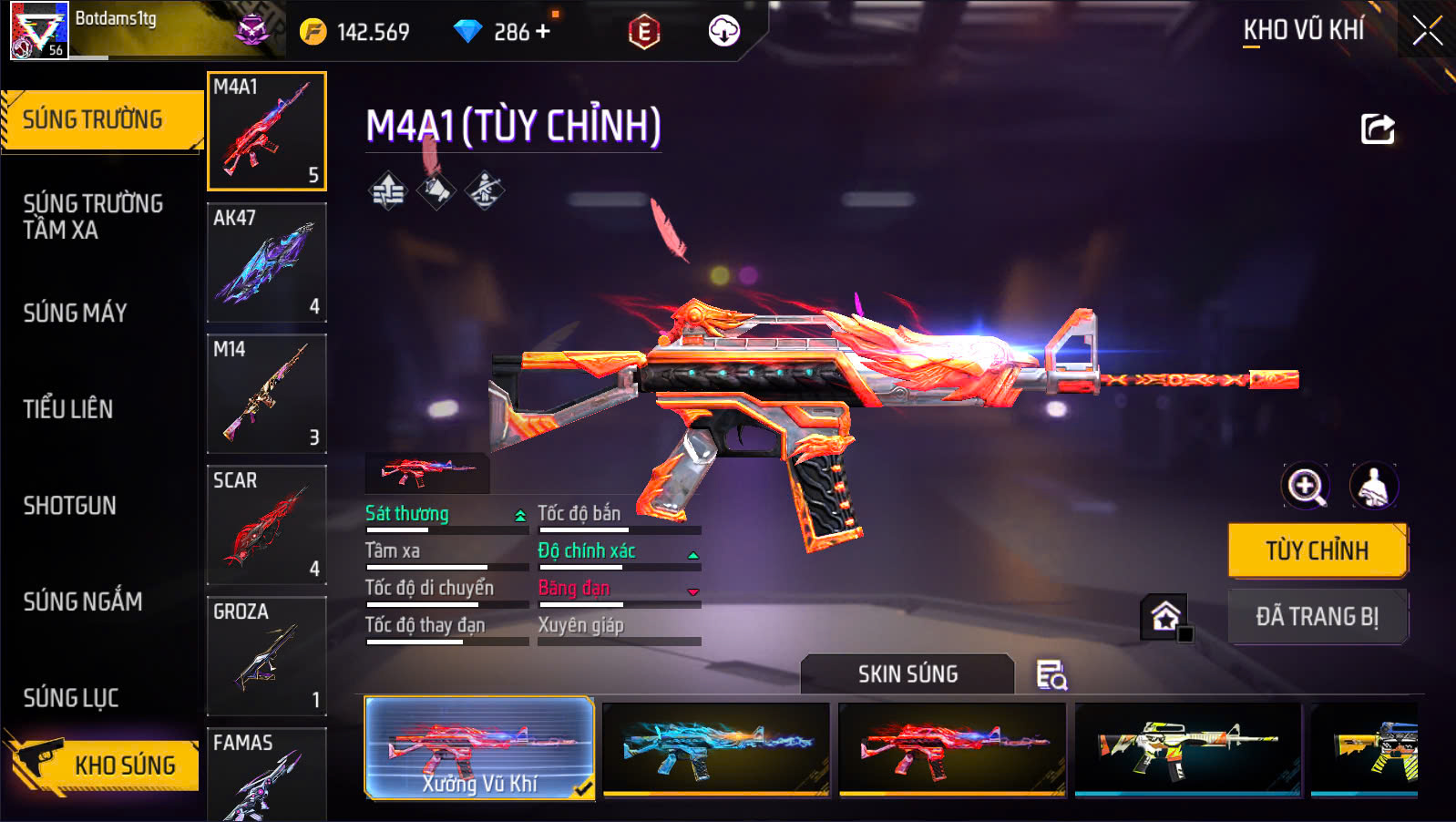The height and width of the screenshot is (822, 1456).
Task: Select the blue flame M4A1 skin
Action: (716, 749)
